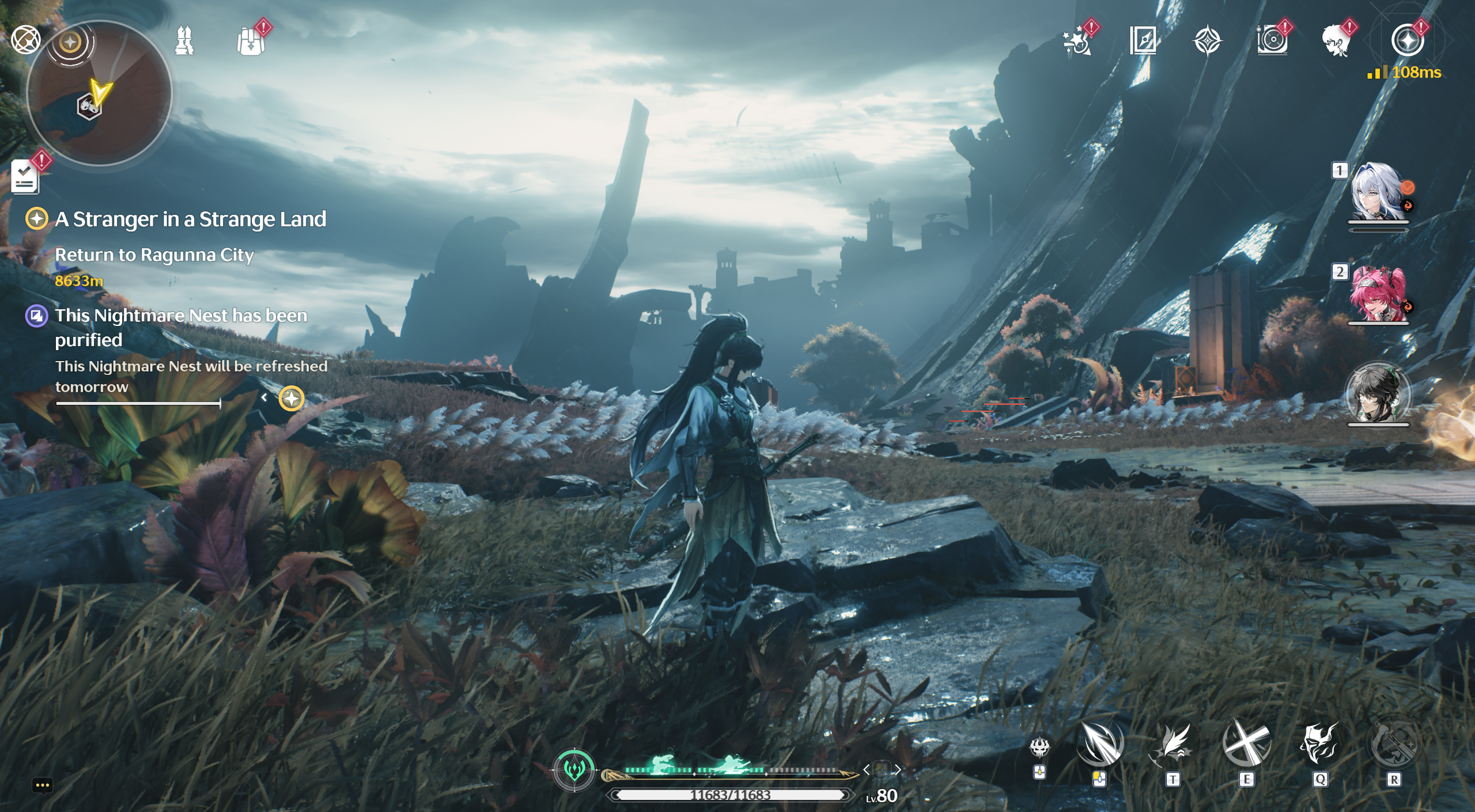Open the events sparkle stars icon
Image resolution: width=1475 pixels, height=812 pixels.
1077,41
